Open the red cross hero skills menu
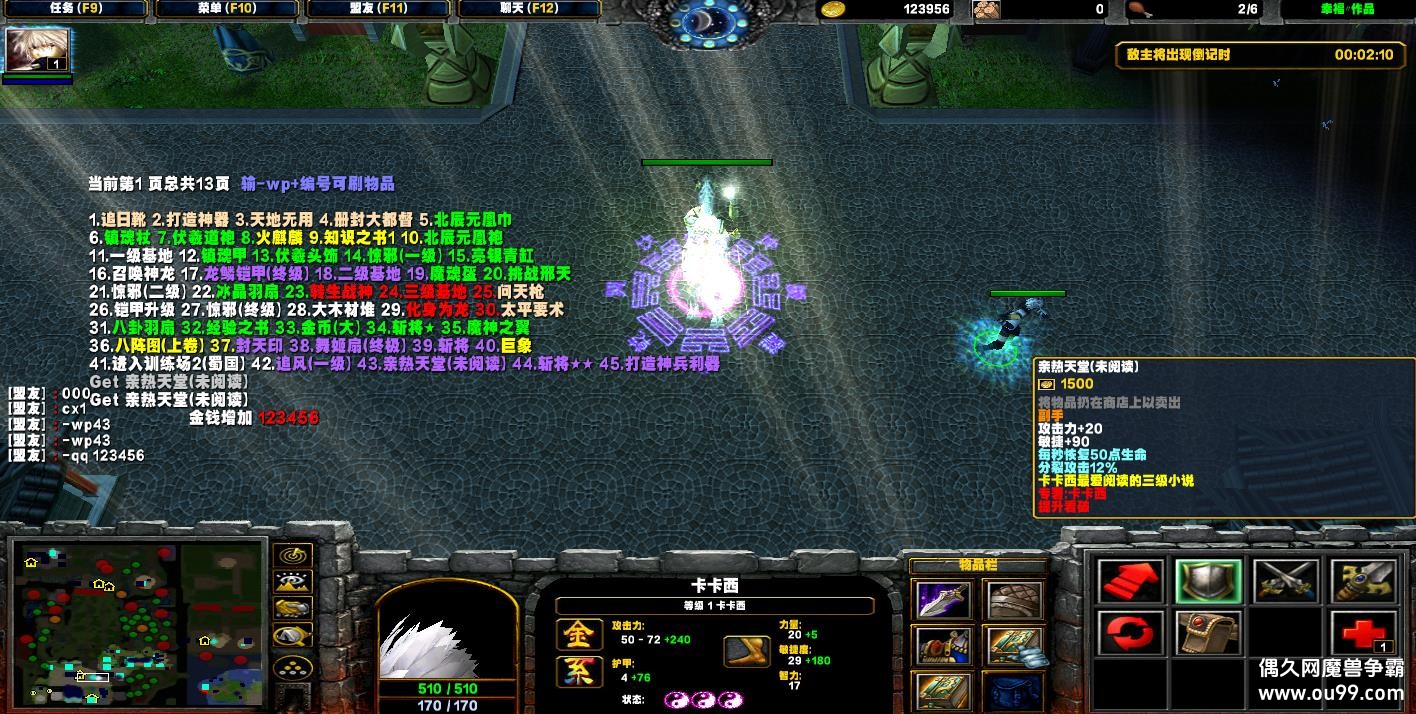The height and width of the screenshot is (714, 1416). coord(1363,634)
